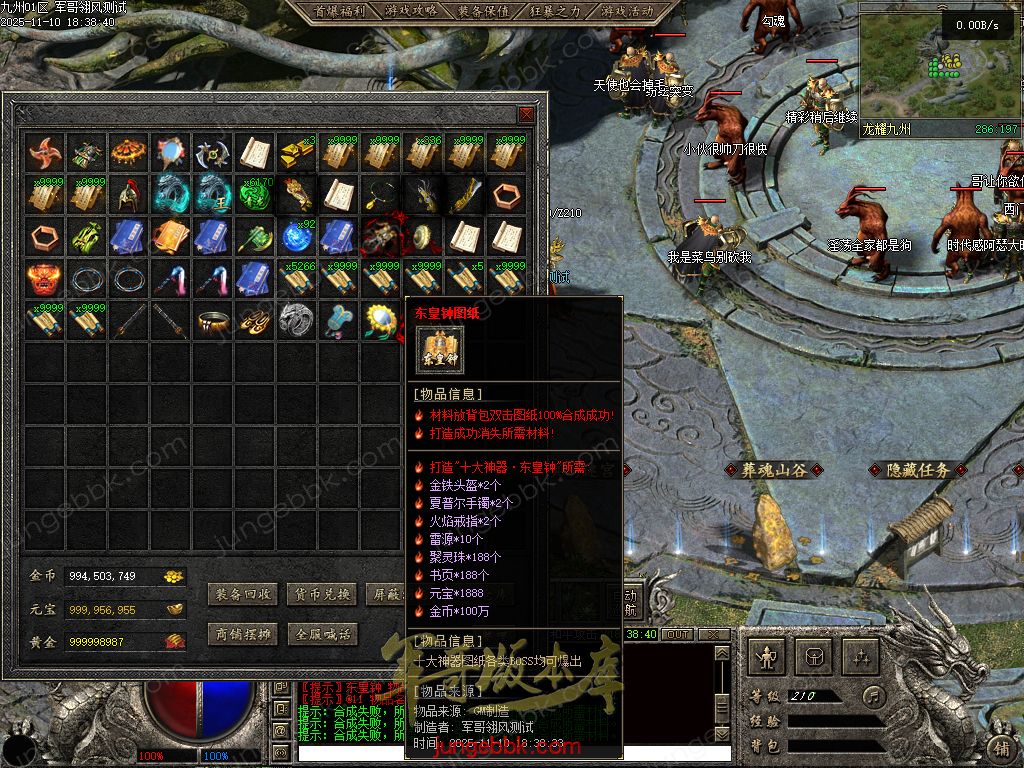Image resolution: width=1024 pixels, height=768 pixels.
Task: Open the character panel icon
Action: tap(767, 657)
